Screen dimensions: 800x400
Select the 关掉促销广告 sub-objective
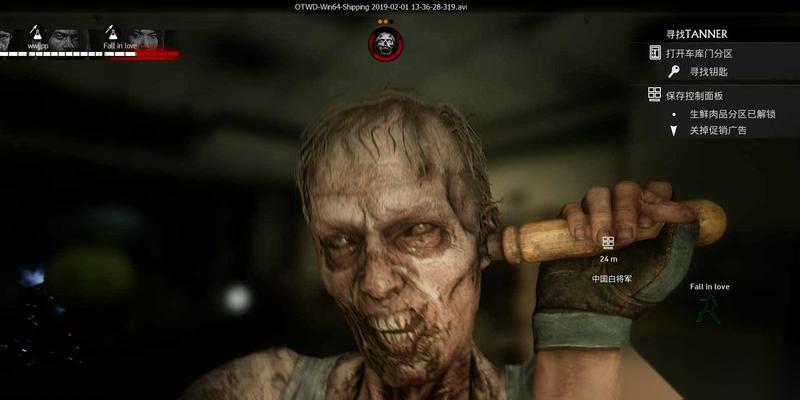click(717, 130)
